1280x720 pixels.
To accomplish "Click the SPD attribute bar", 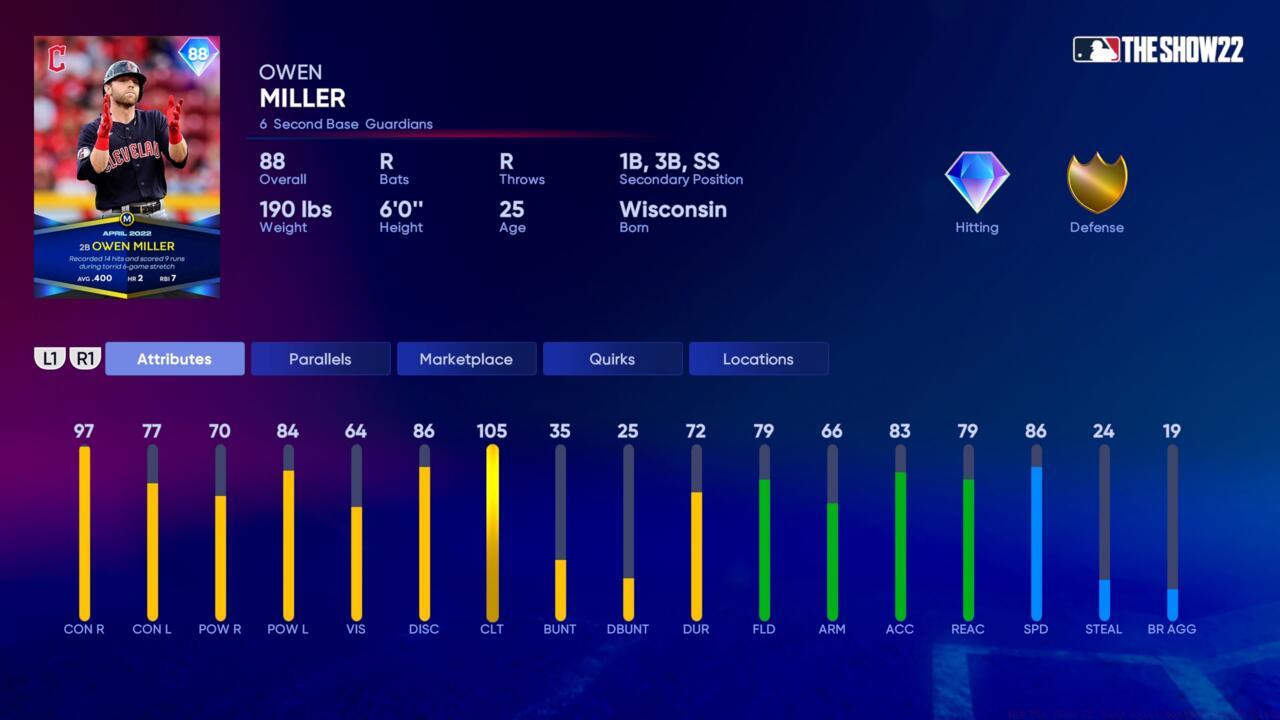I will click(1036, 530).
